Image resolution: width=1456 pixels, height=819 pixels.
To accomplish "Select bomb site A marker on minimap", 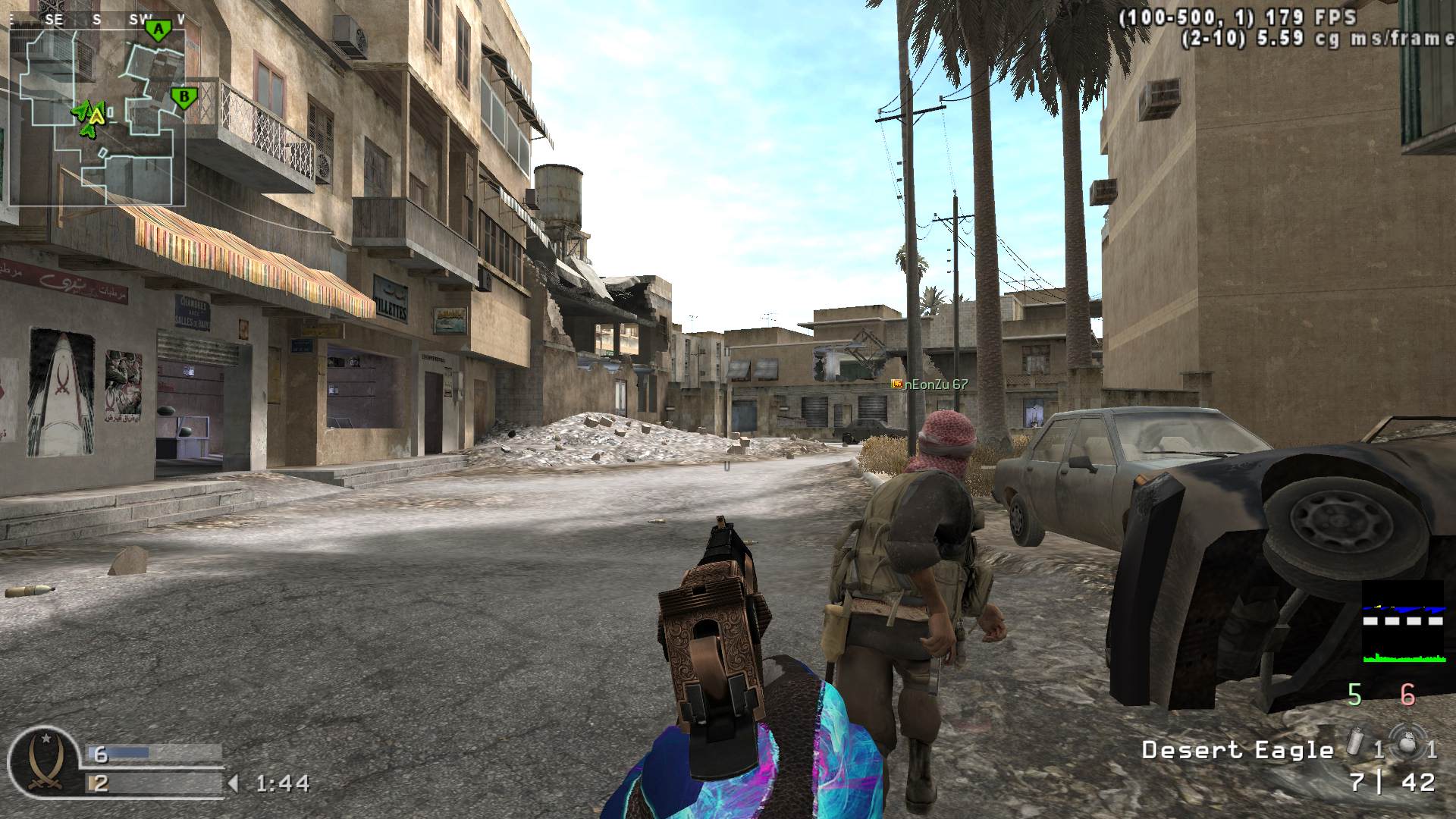I will click(x=158, y=30).
